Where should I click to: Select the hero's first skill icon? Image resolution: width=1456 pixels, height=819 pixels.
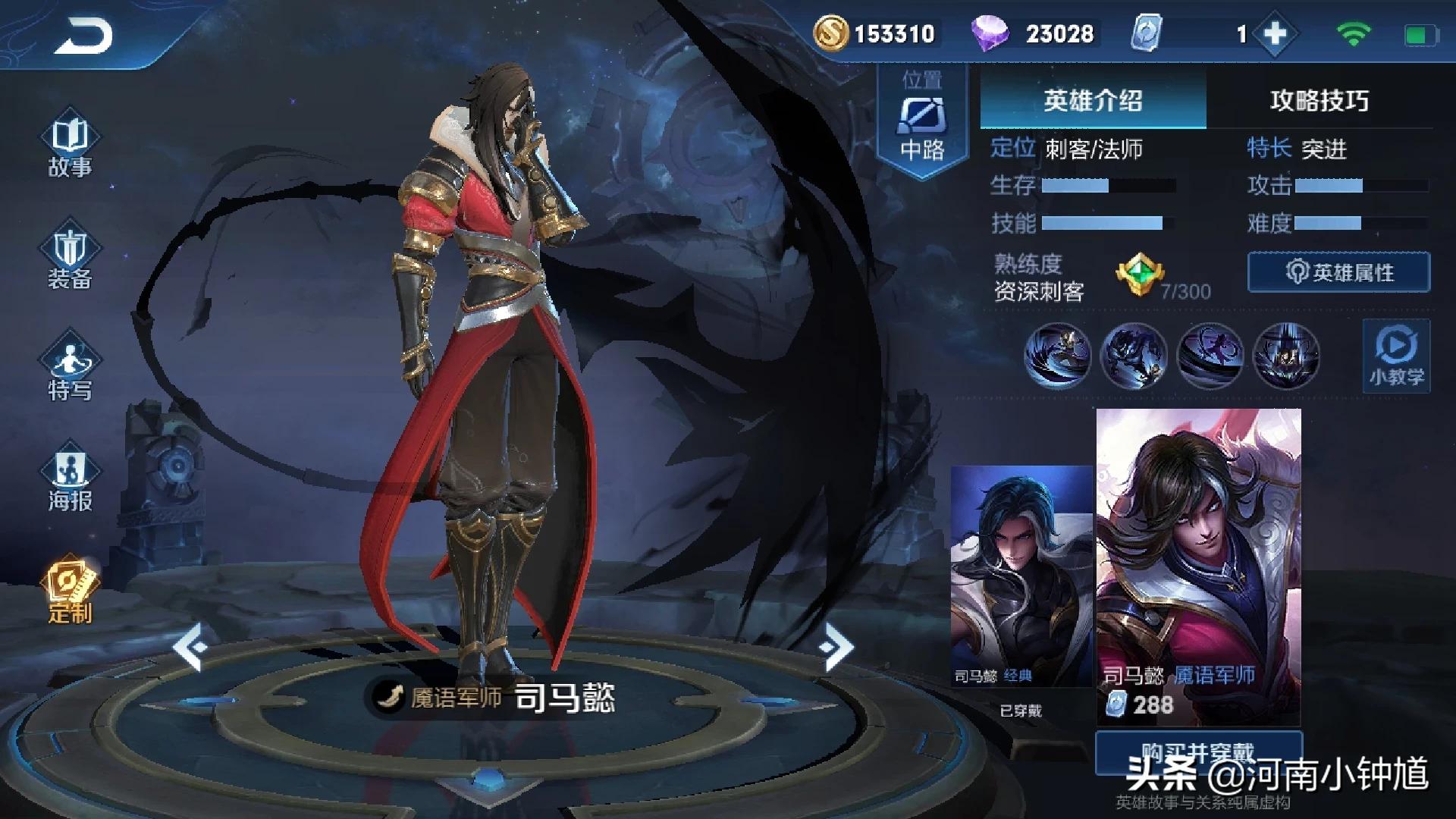(1058, 356)
